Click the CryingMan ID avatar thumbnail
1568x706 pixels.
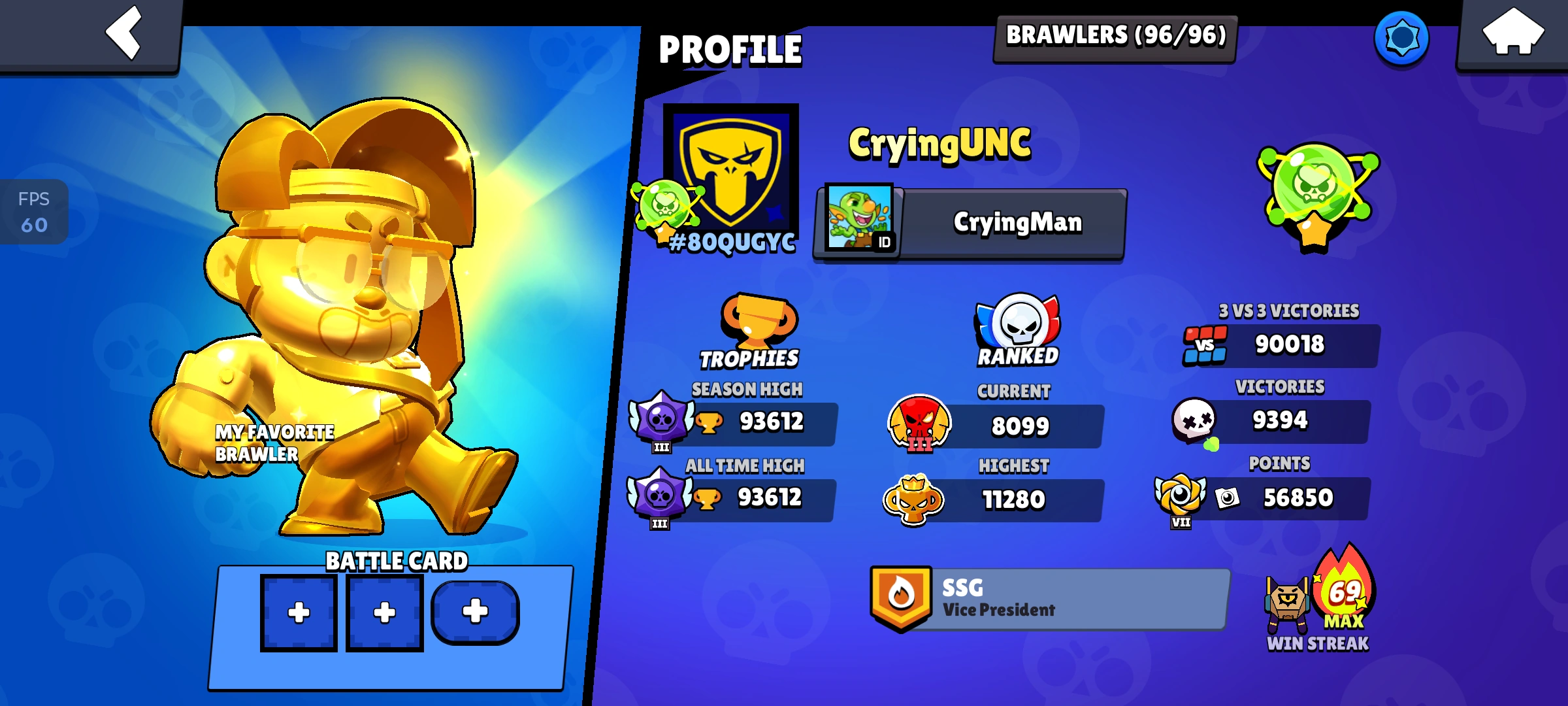click(x=859, y=222)
